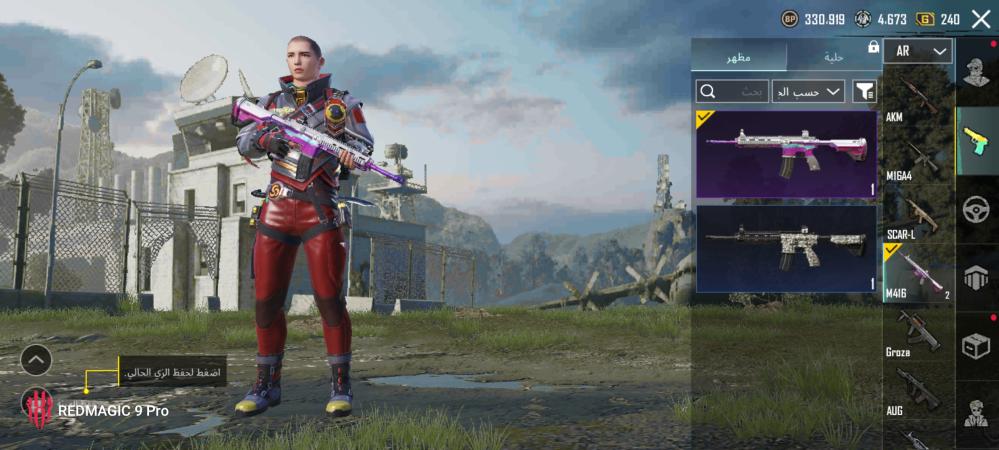Click the skin search field
This screenshot has height=450, width=999.
(x=733, y=92)
